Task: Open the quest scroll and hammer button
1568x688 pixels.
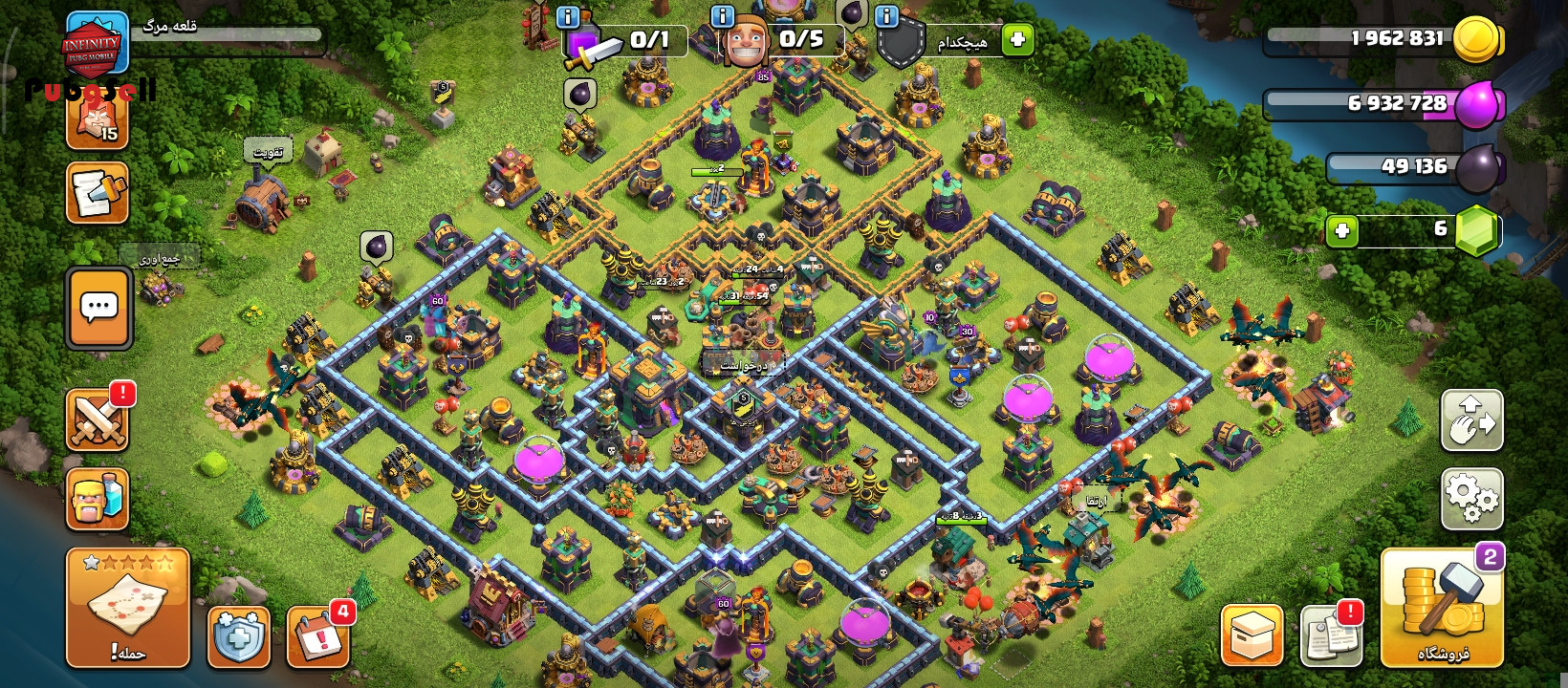Action: (x=98, y=193)
